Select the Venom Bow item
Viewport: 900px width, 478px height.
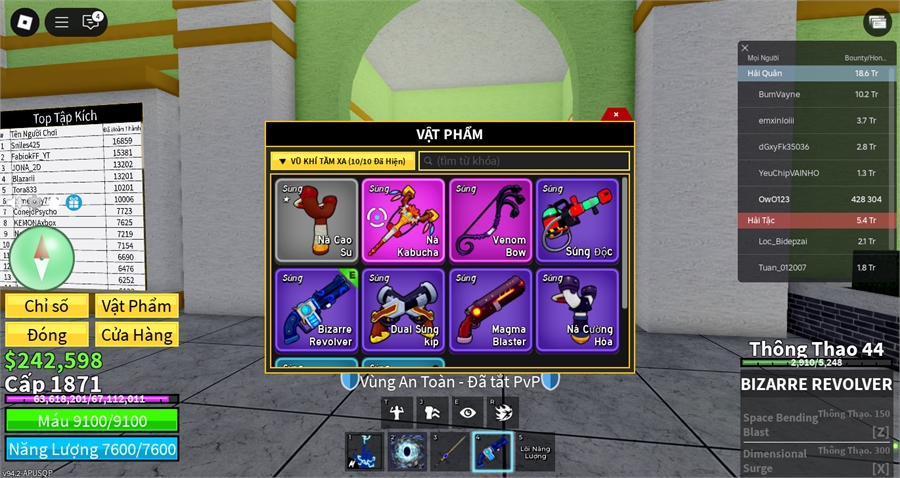pyautogui.click(x=490, y=220)
